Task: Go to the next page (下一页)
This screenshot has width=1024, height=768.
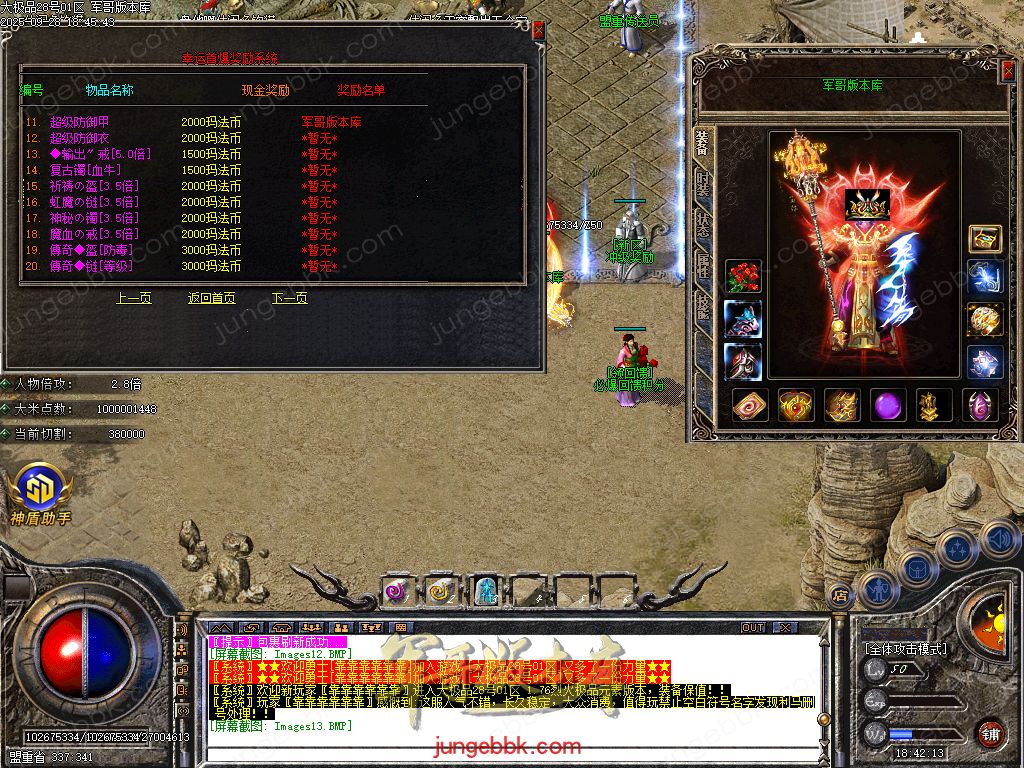Action: (x=290, y=298)
